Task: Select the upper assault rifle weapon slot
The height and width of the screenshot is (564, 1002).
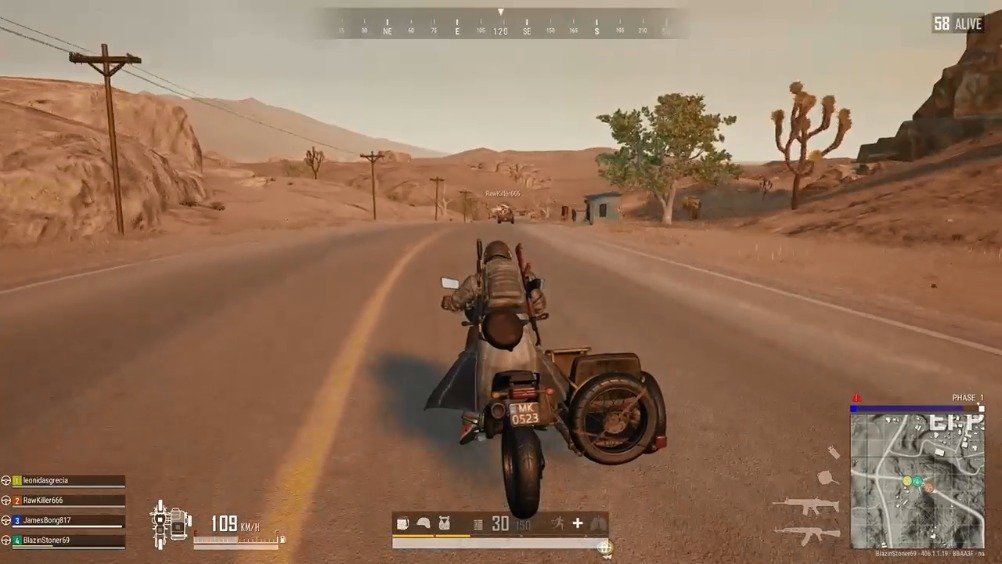Action: pos(805,506)
